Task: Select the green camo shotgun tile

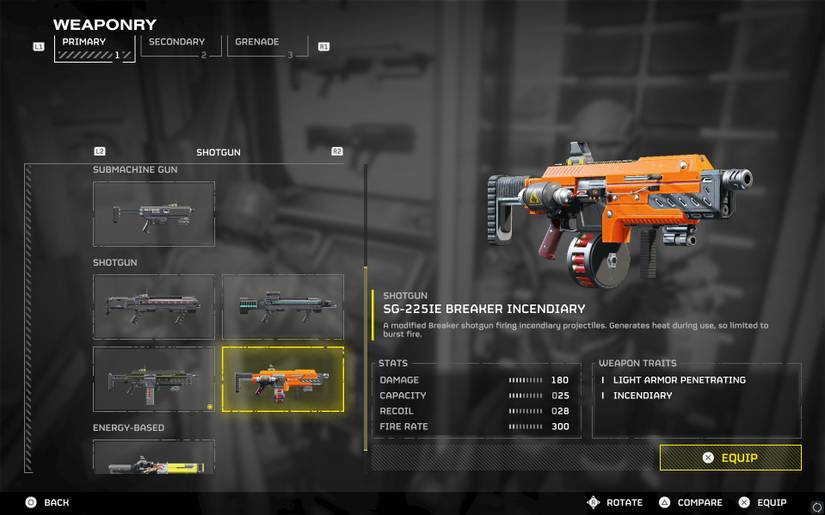Action: pyautogui.click(x=154, y=379)
